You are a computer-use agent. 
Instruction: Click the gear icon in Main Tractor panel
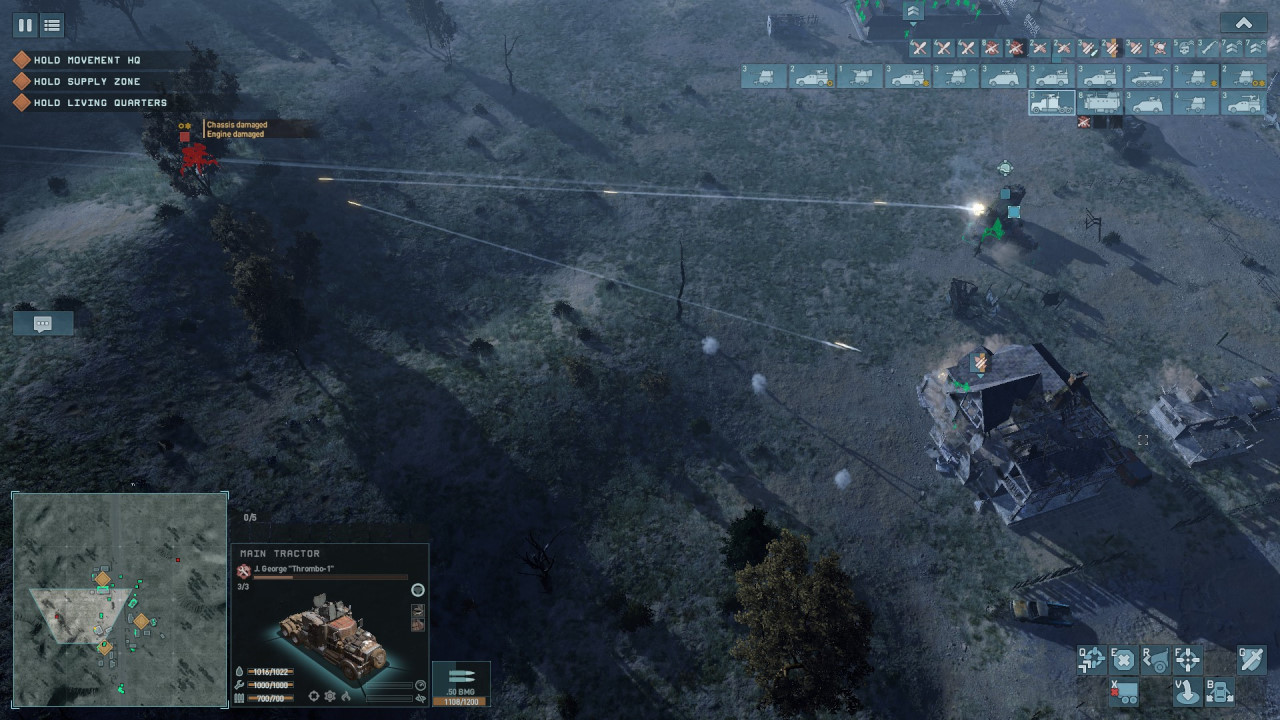pyautogui.click(x=330, y=696)
